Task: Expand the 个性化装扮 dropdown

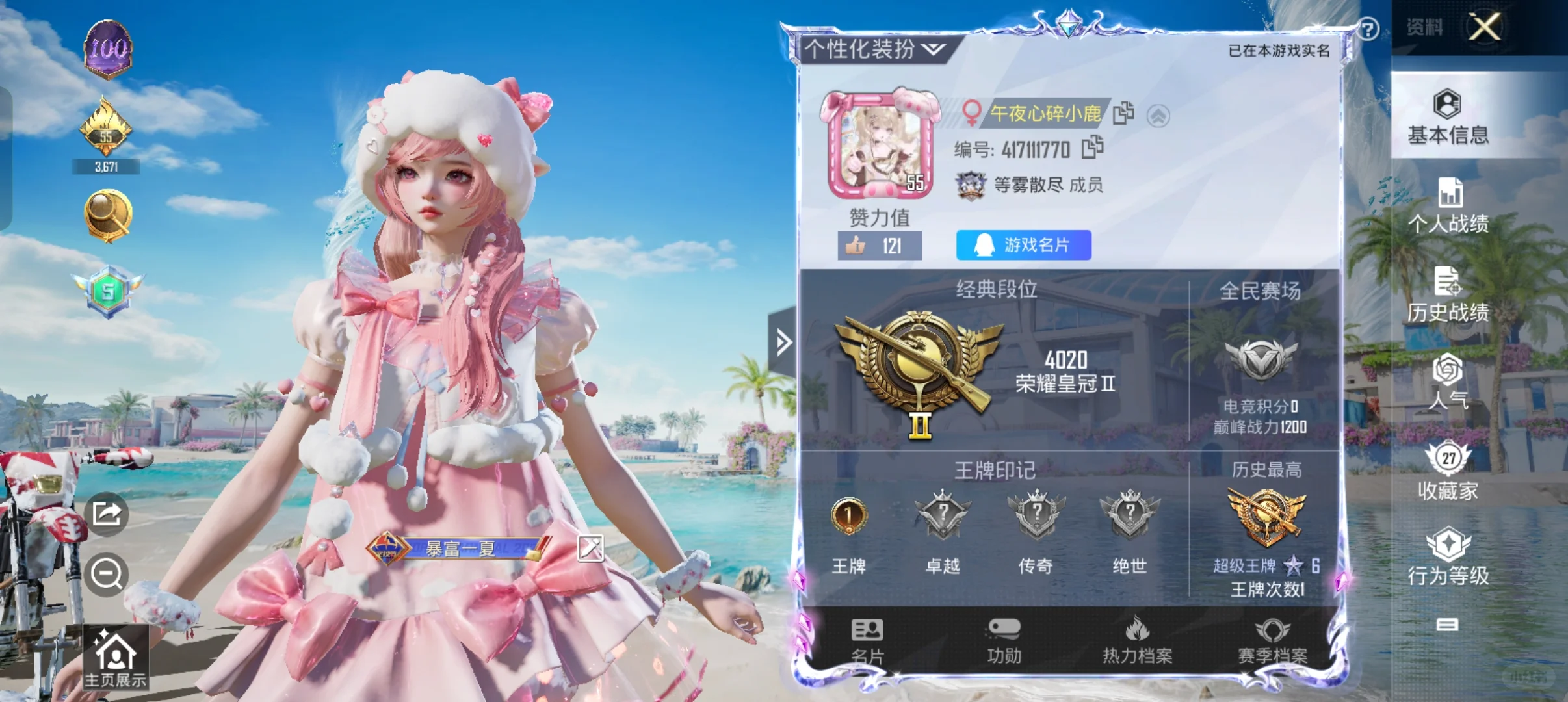Action: tap(934, 49)
